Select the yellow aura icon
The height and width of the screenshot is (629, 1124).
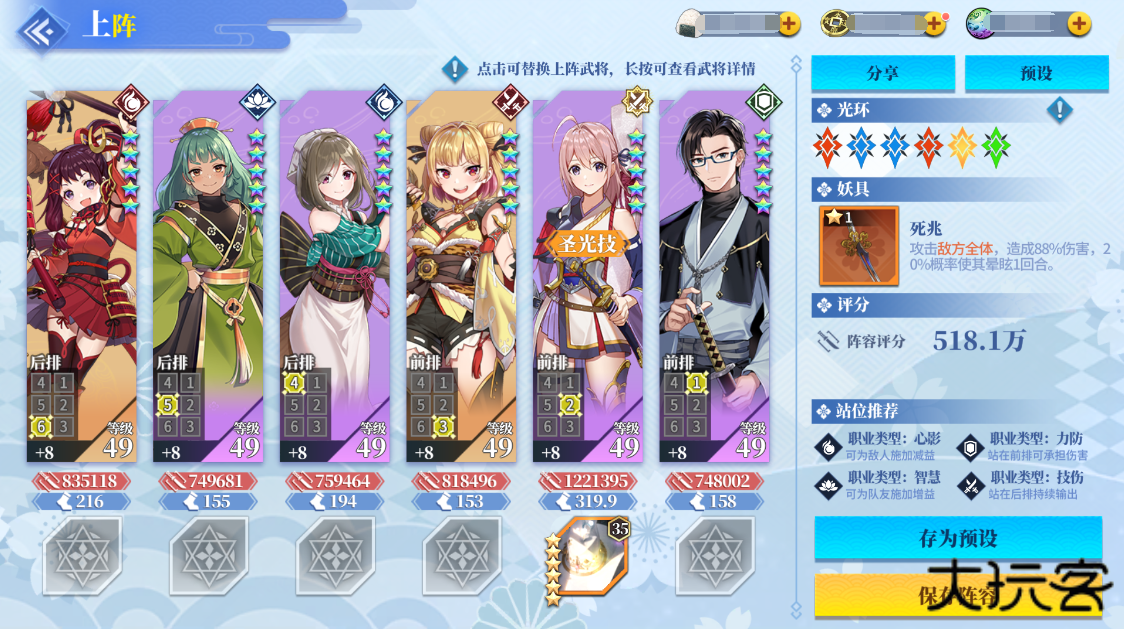(x=962, y=148)
